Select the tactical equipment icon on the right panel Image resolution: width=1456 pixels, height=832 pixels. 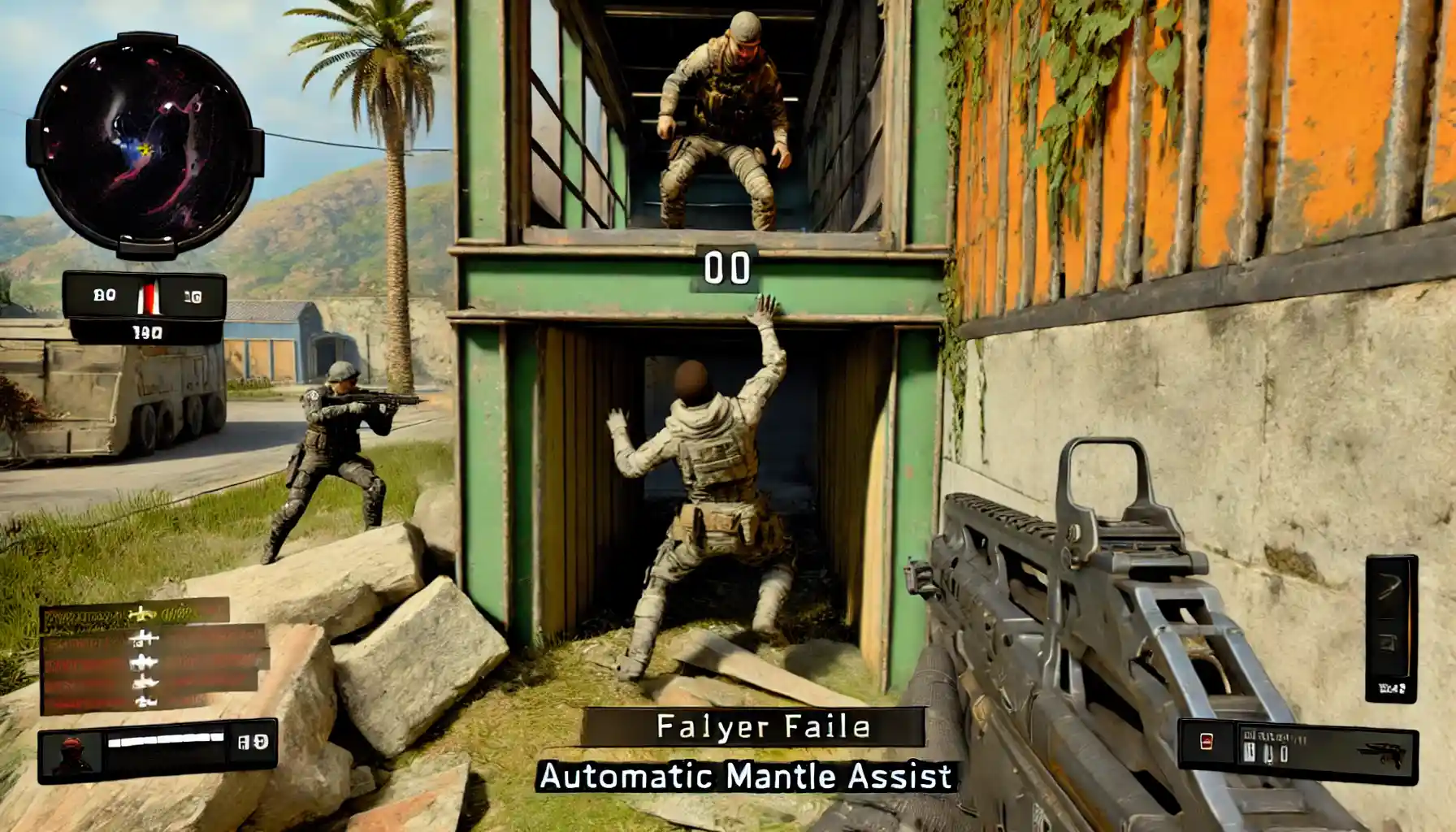1387,644
